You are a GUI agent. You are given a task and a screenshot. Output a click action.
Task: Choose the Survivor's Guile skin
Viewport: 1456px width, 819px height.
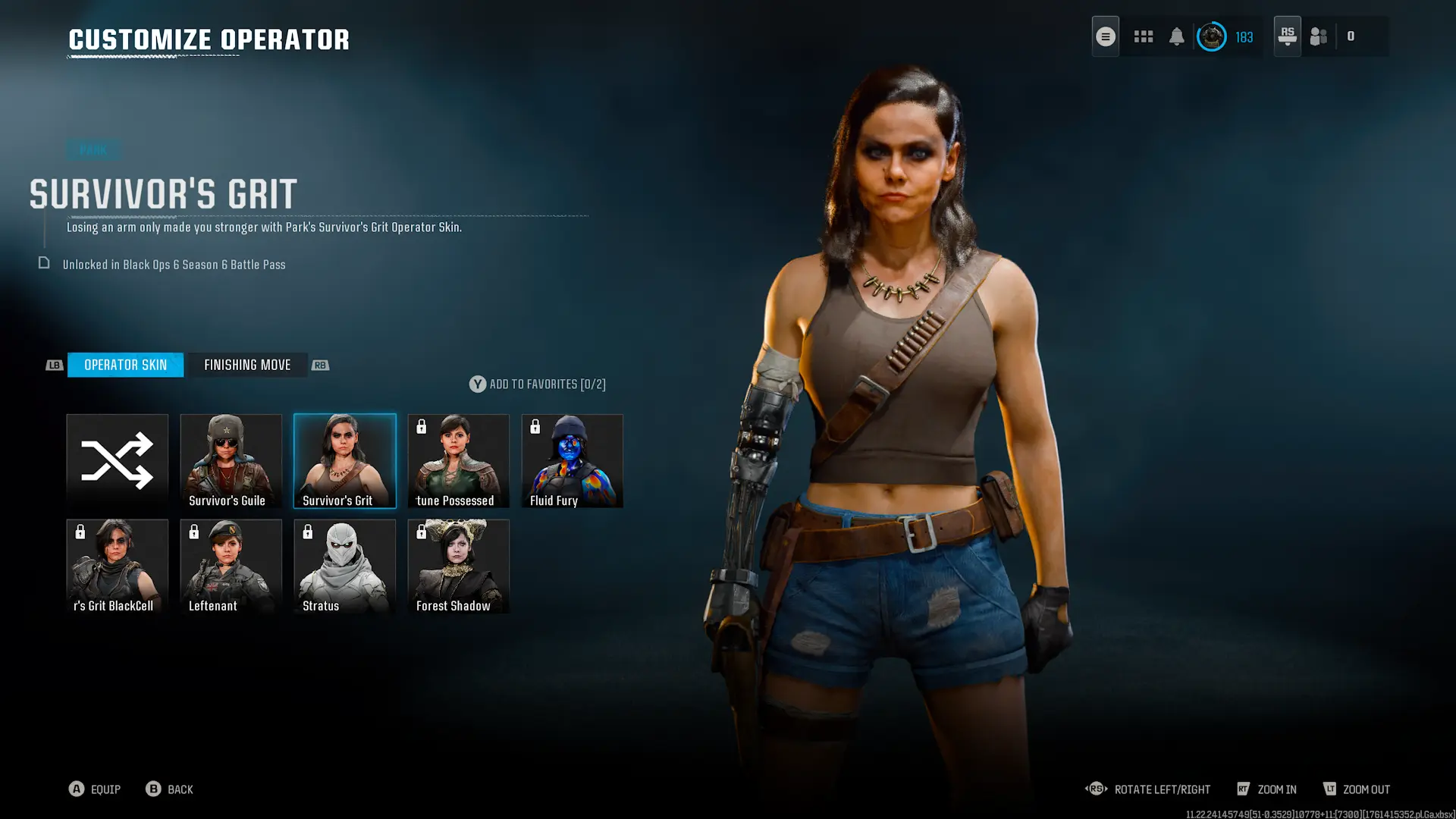231,460
